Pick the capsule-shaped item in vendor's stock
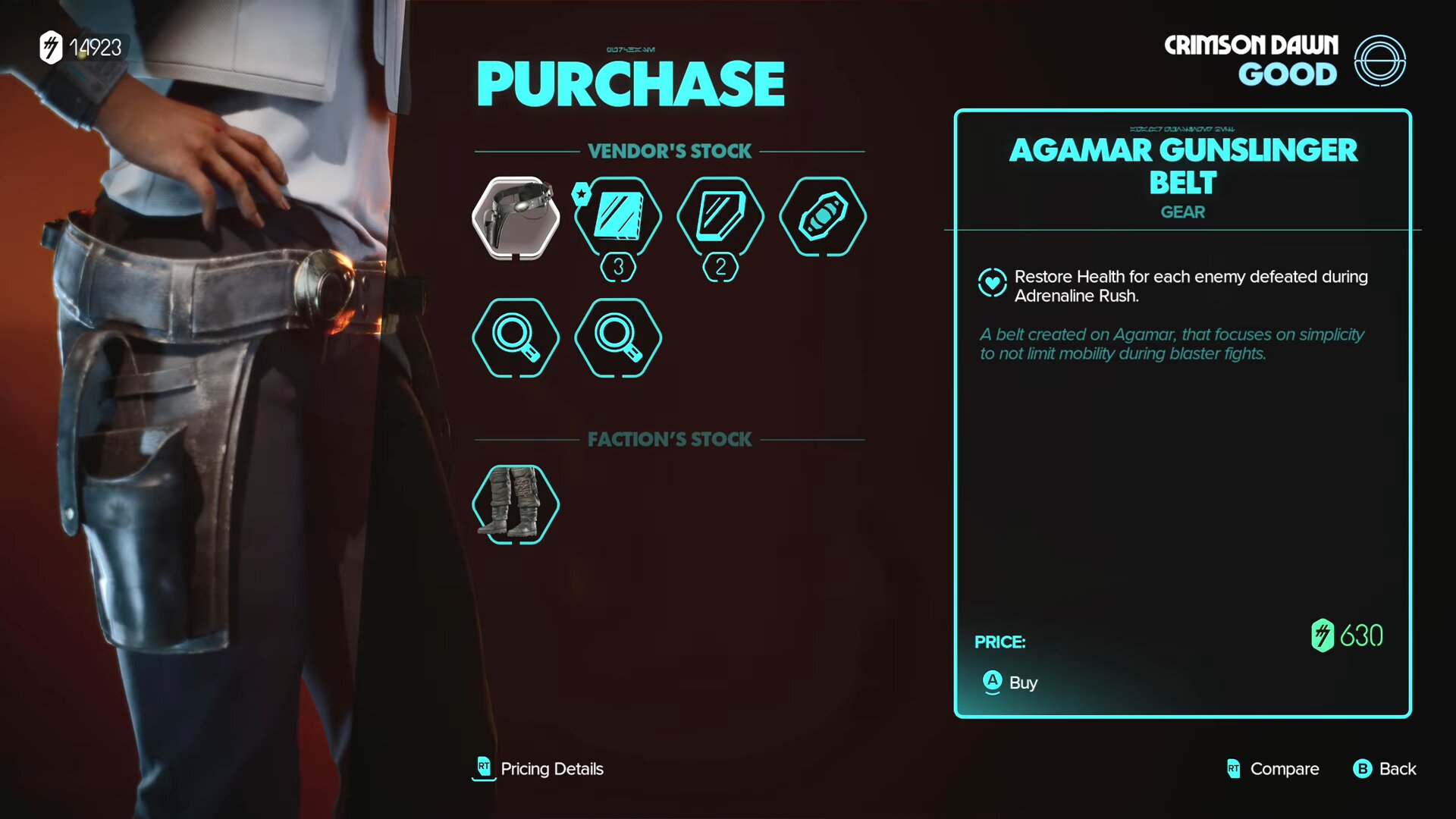The height and width of the screenshot is (819, 1456). [823, 217]
